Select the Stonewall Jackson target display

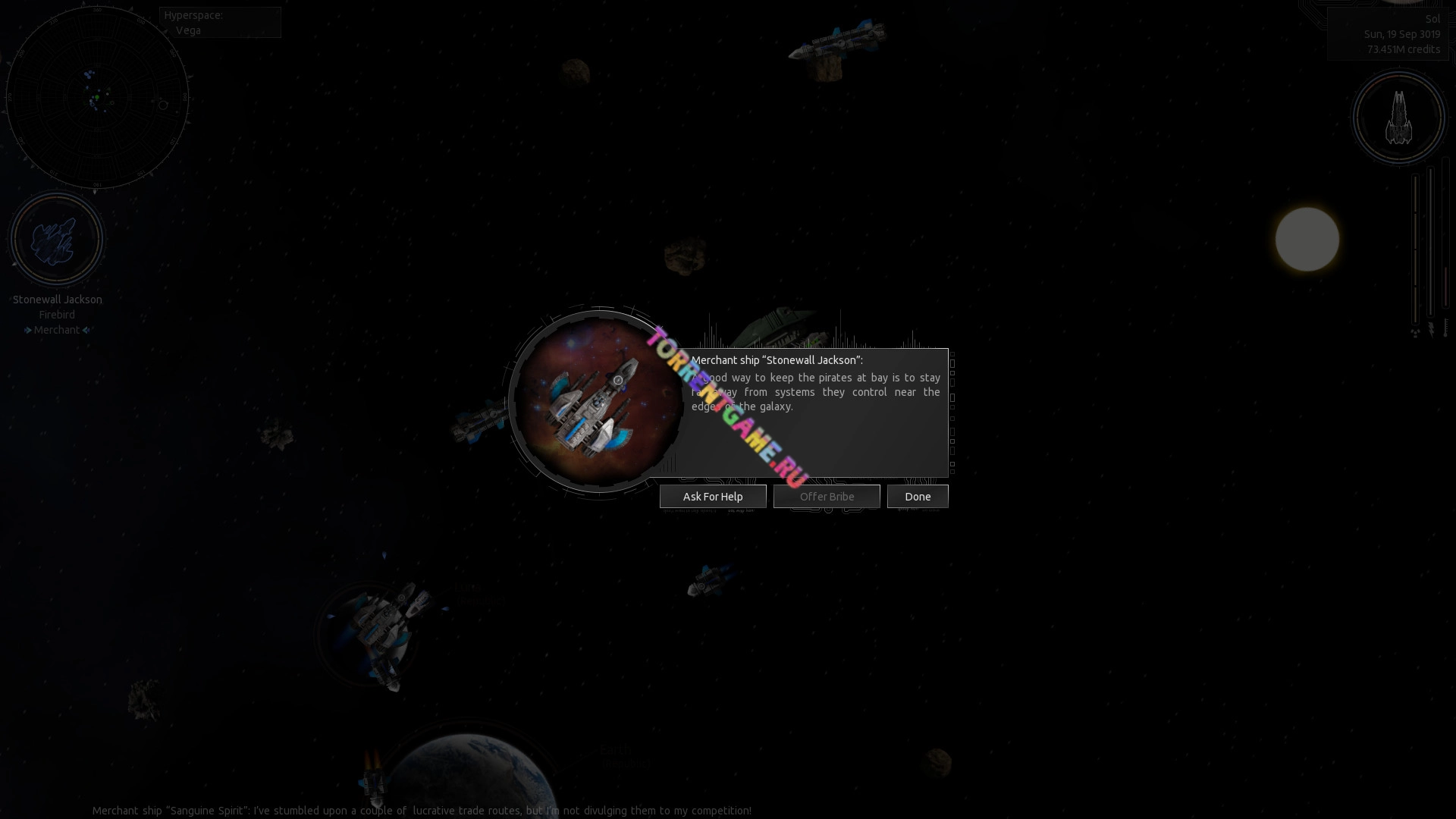pyautogui.click(x=56, y=240)
